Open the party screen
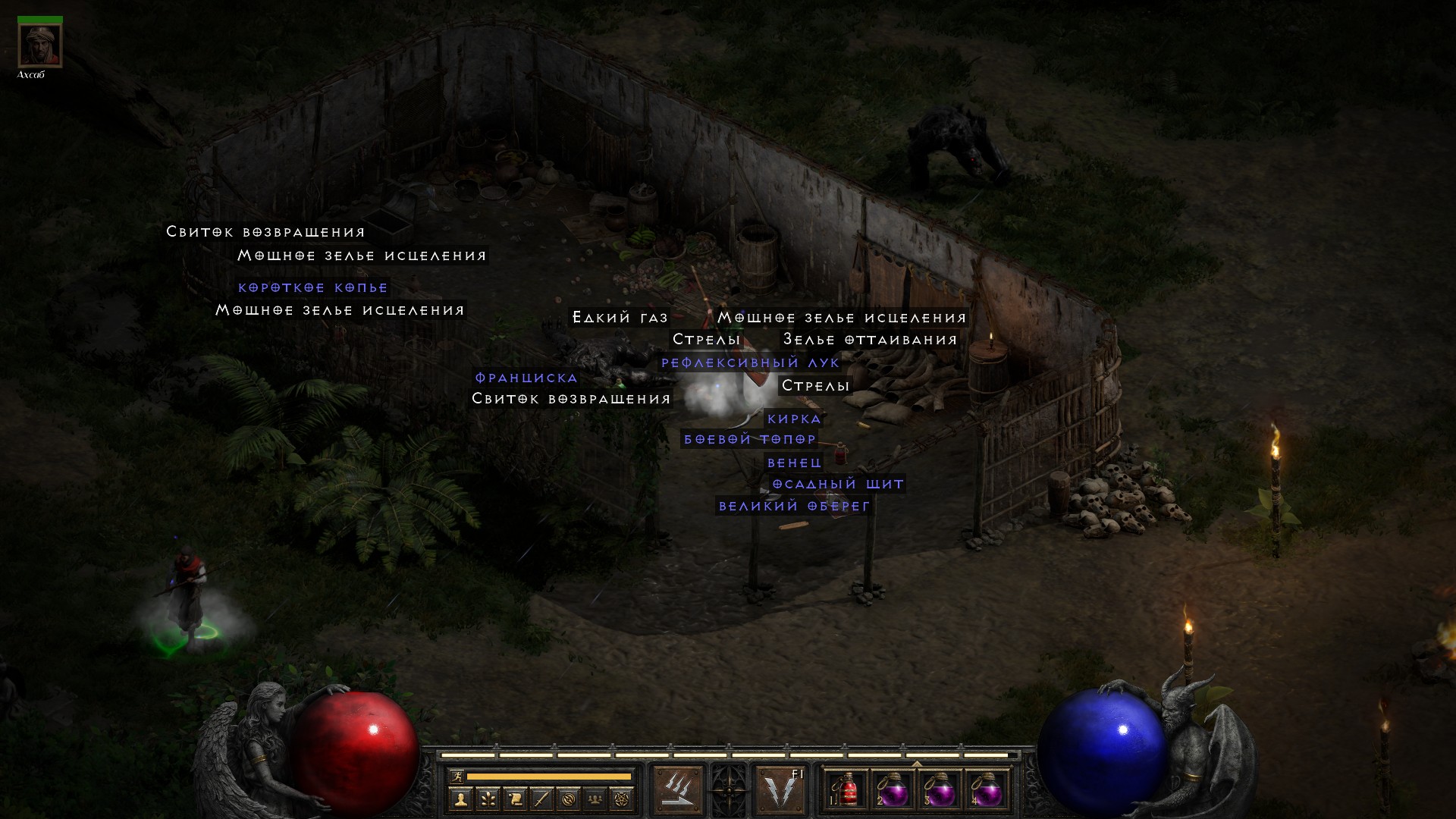The image size is (1456, 819). (x=595, y=799)
